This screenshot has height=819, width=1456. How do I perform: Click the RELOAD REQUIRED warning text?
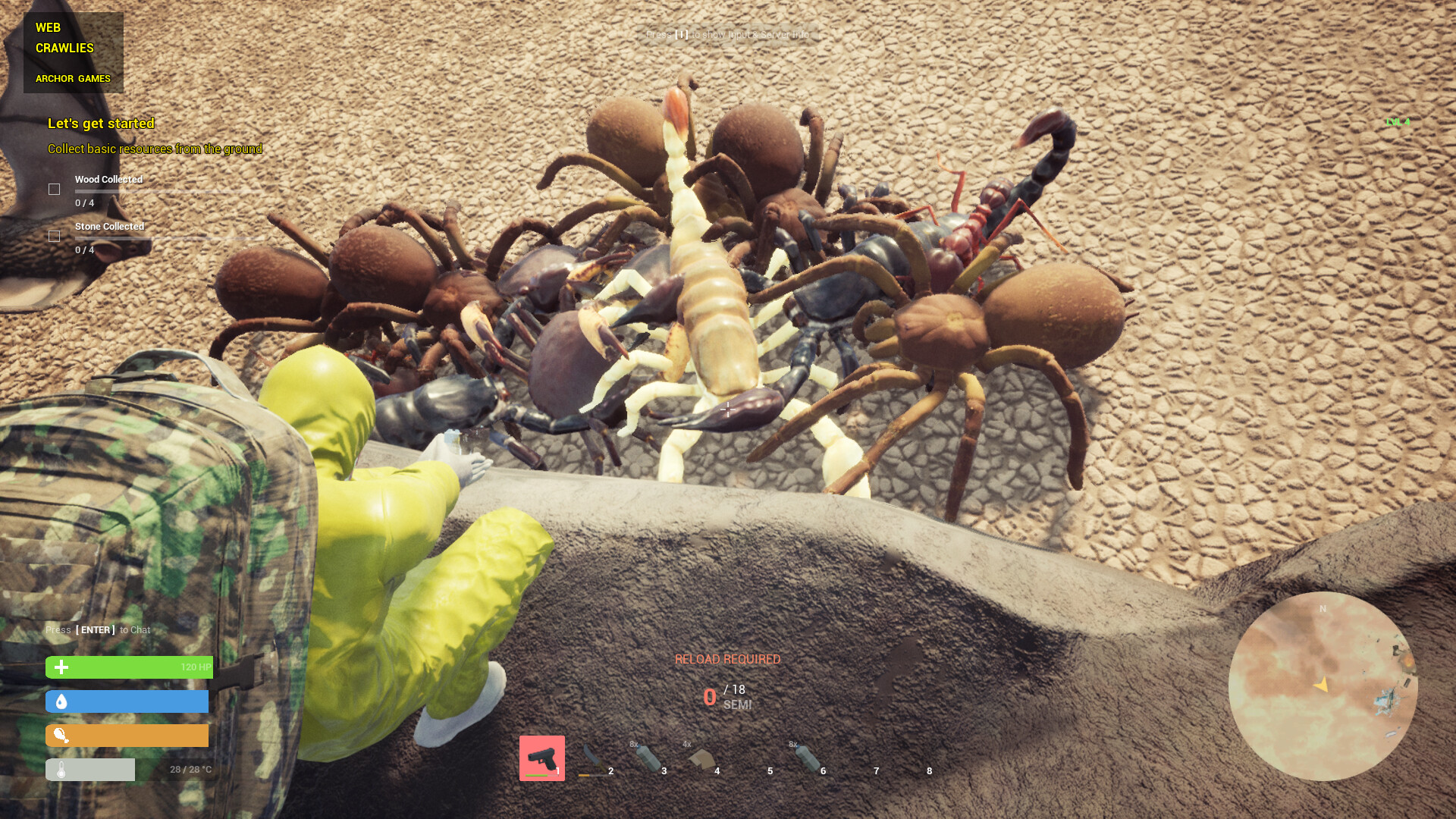click(x=729, y=659)
